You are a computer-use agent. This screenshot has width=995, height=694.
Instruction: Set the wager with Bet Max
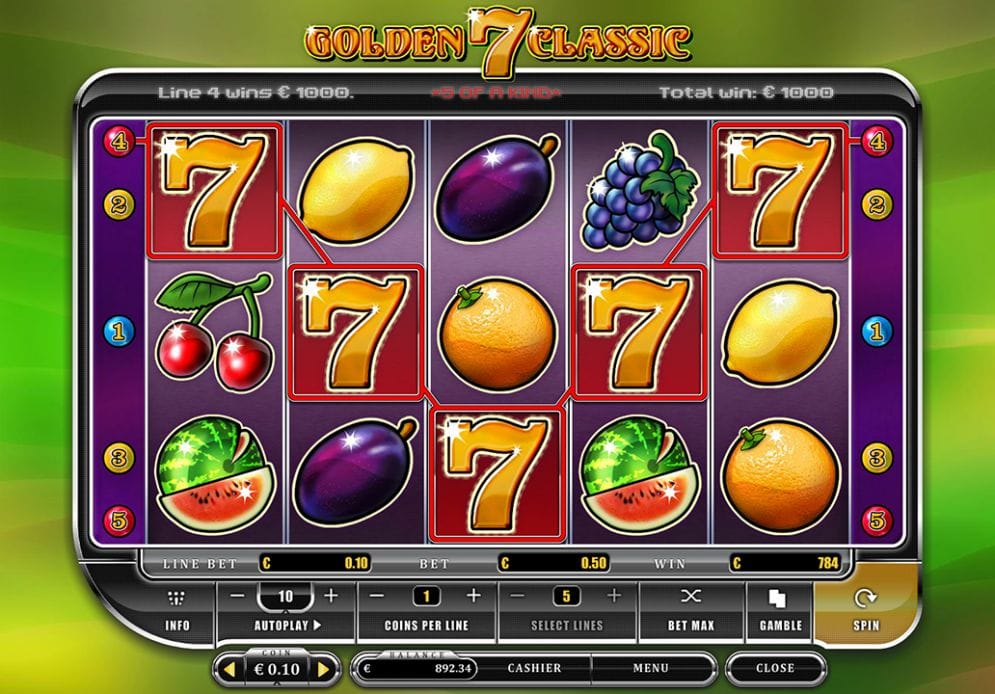(x=691, y=610)
